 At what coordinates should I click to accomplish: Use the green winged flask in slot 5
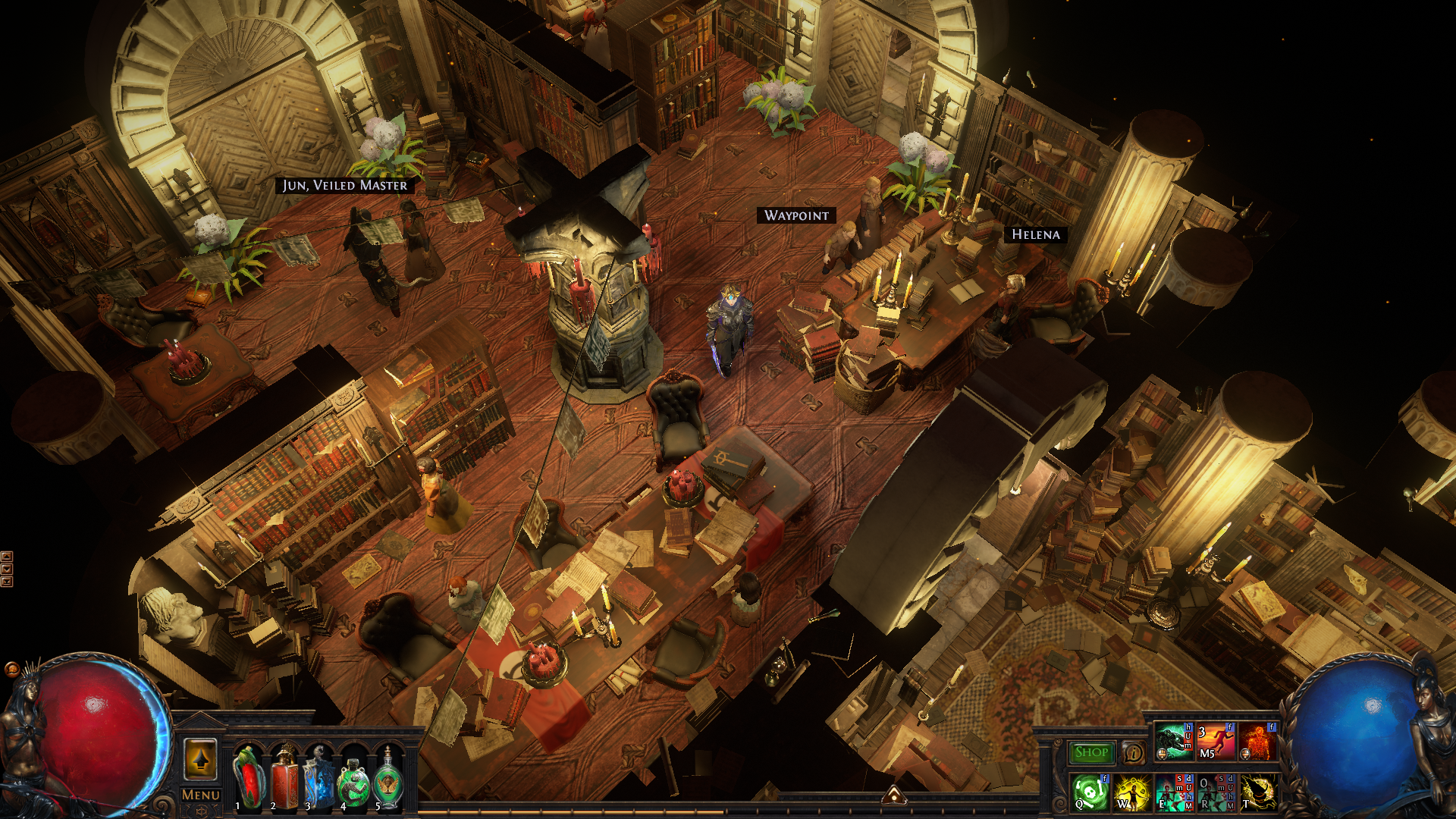pos(388,777)
